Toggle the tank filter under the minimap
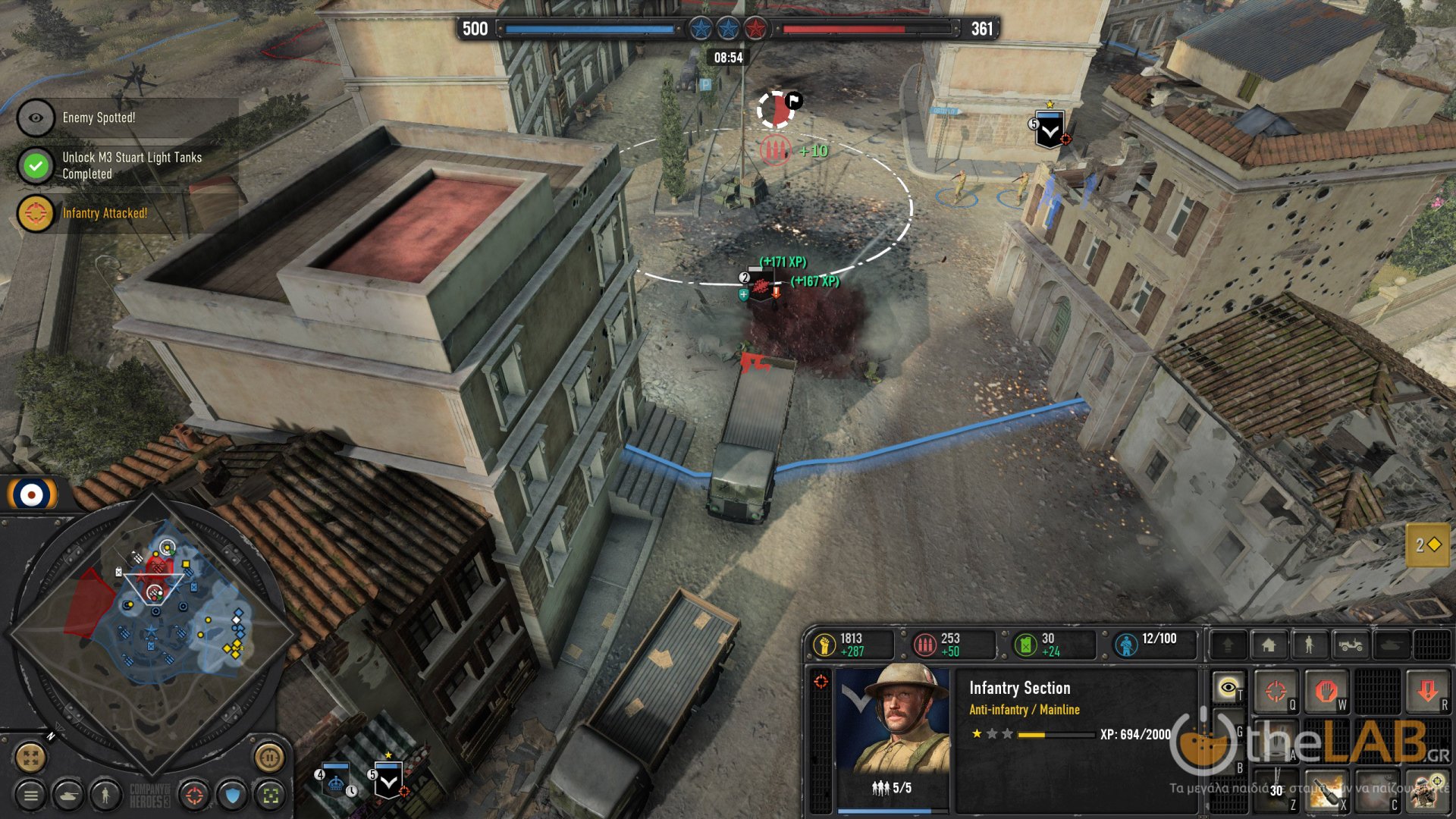 pyautogui.click(x=67, y=795)
